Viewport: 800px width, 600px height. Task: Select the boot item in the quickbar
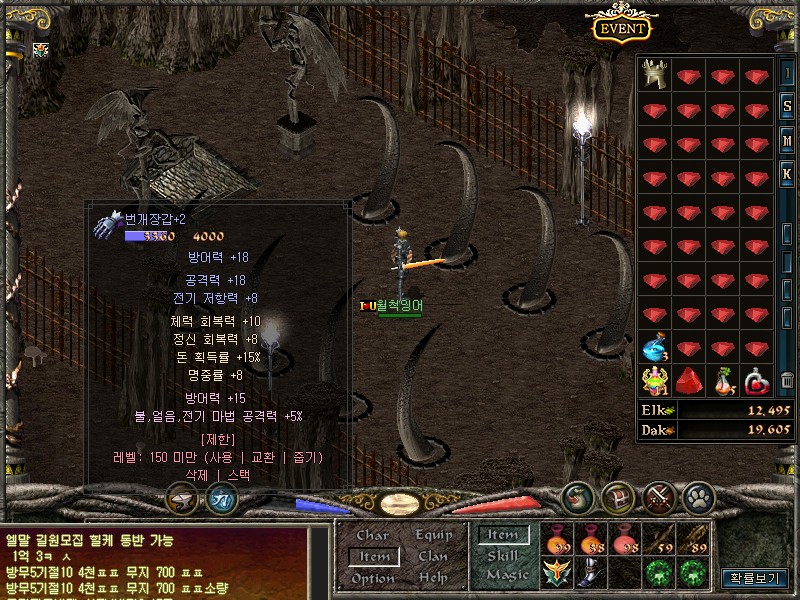pyautogui.click(x=590, y=573)
